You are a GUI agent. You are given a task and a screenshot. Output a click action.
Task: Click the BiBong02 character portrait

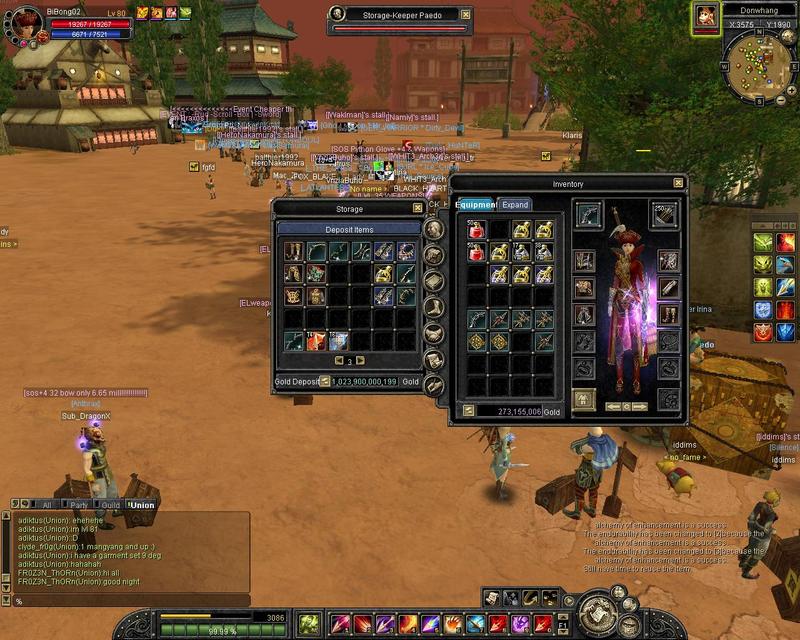point(27,22)
